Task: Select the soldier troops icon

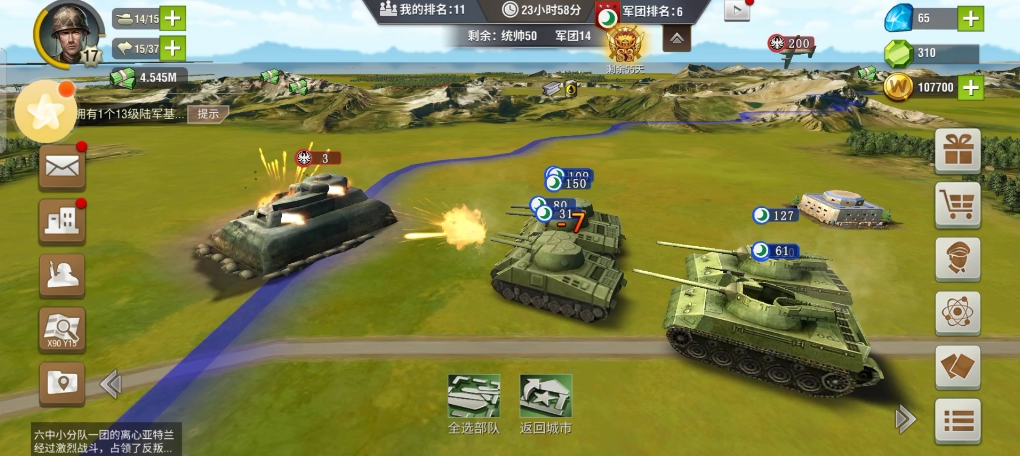Action: coord(62,275)
